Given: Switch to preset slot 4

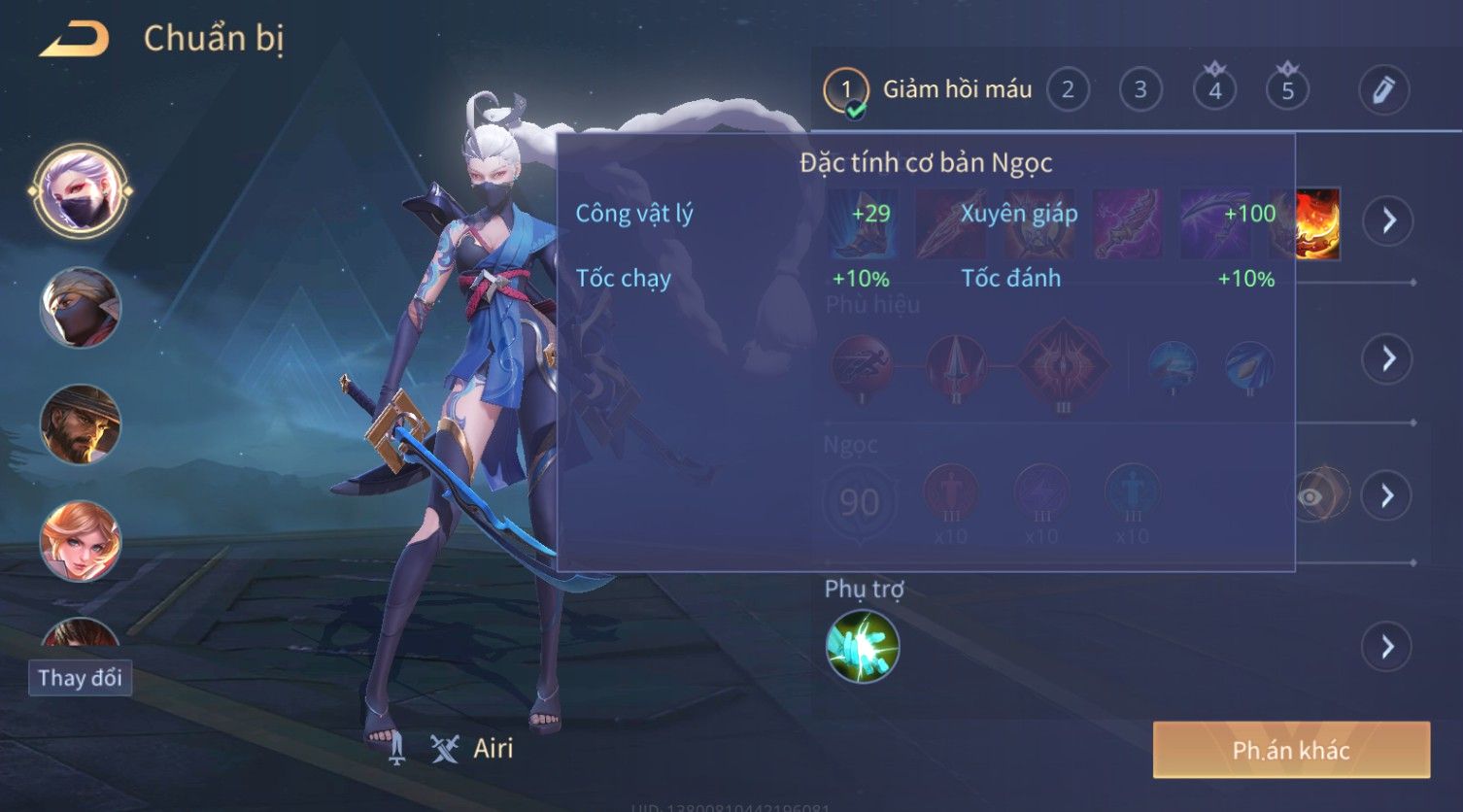Looking at the screenshot, I should click(1214, 90).
